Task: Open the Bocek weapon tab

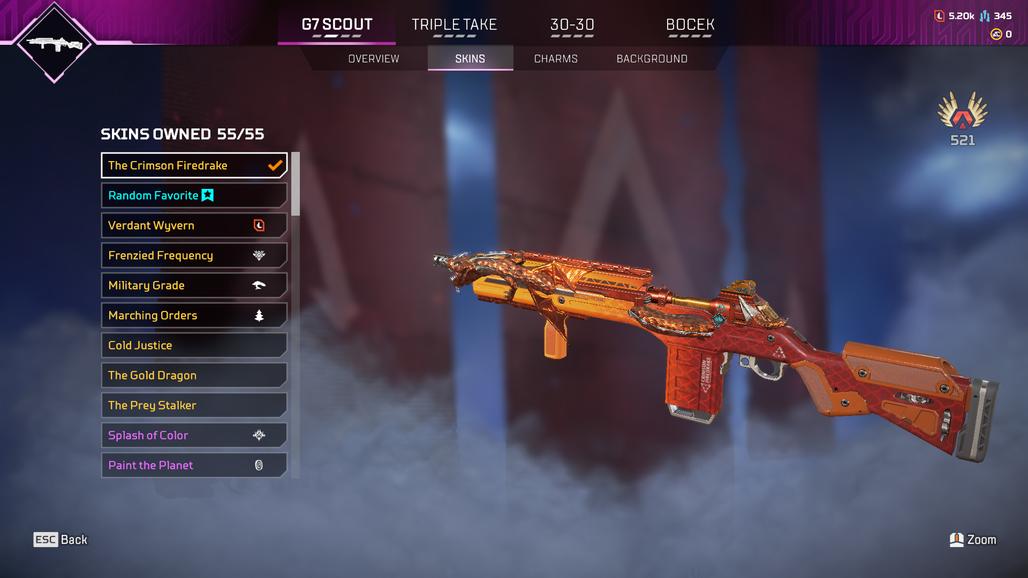Action: (690, 25)
